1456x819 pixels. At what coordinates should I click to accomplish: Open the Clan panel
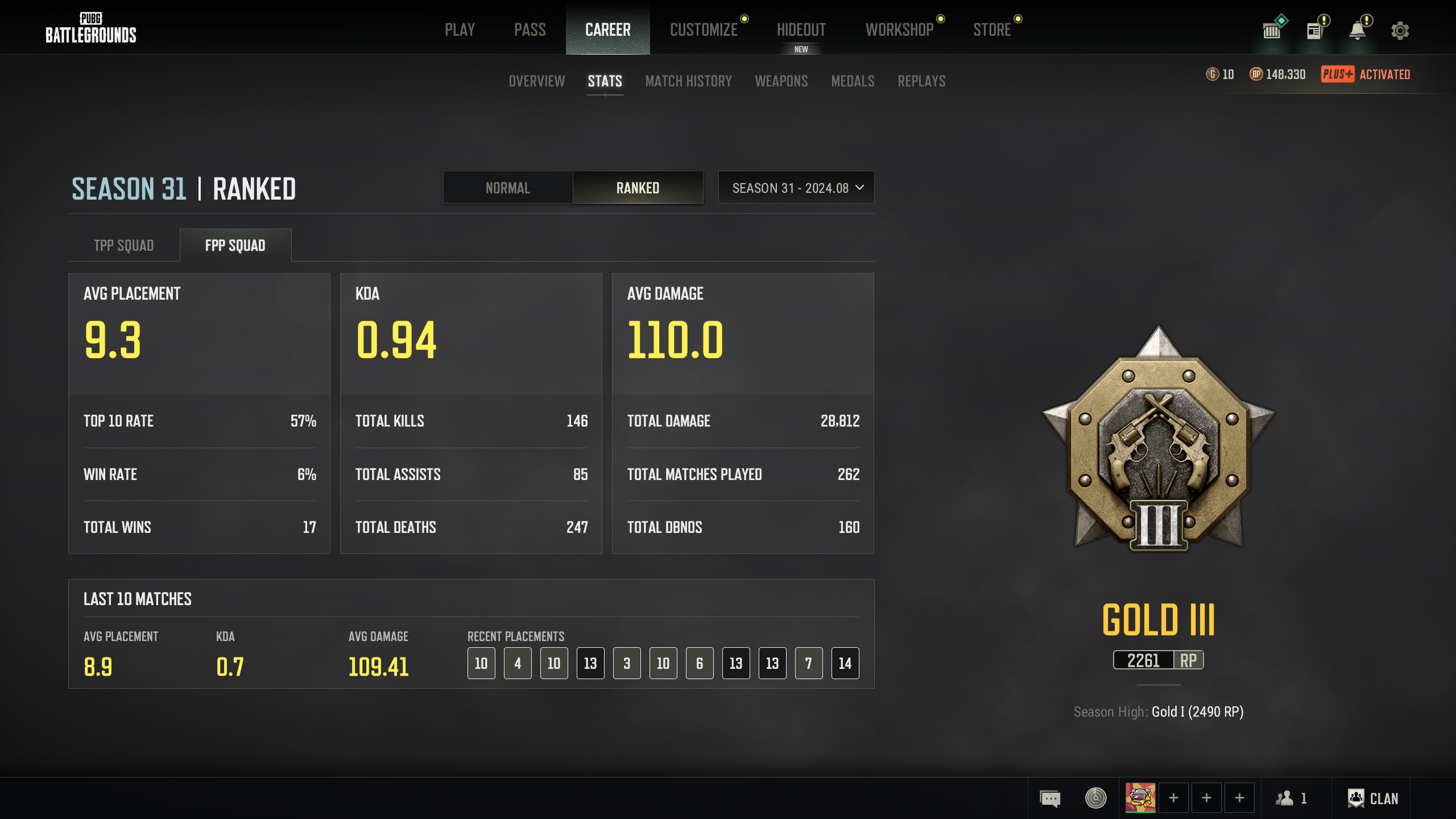click(x=1373, y=799)
